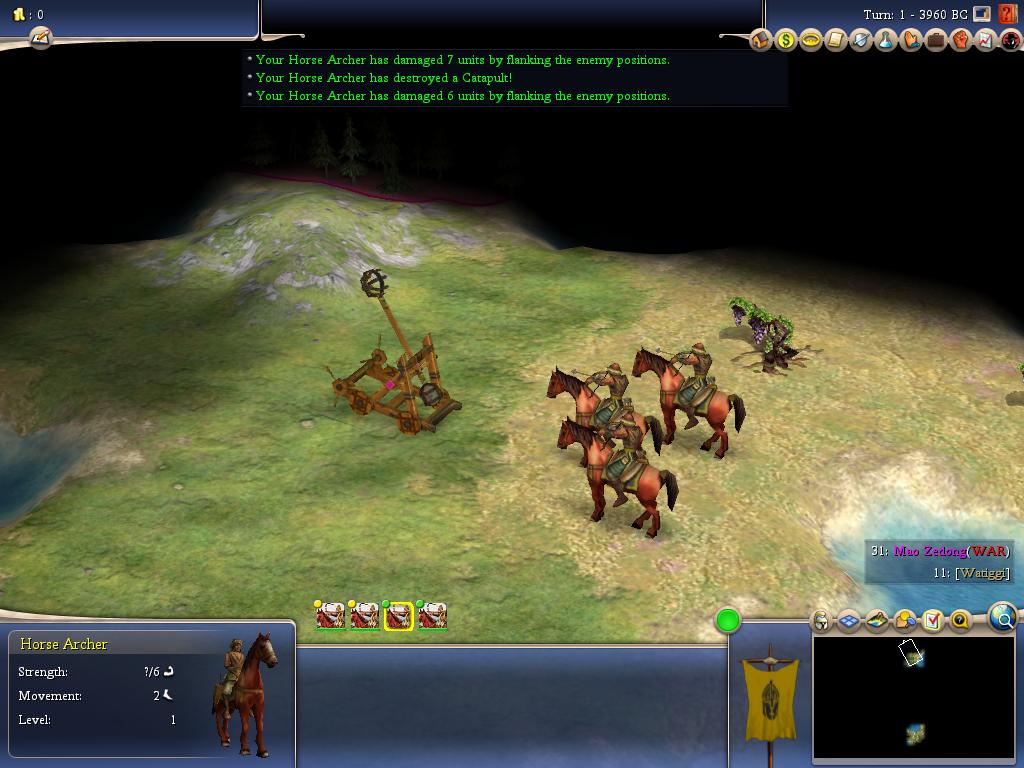Open the Financial Advisor dollar icon
Screen dimensions: 1024x768
[786, 40]
